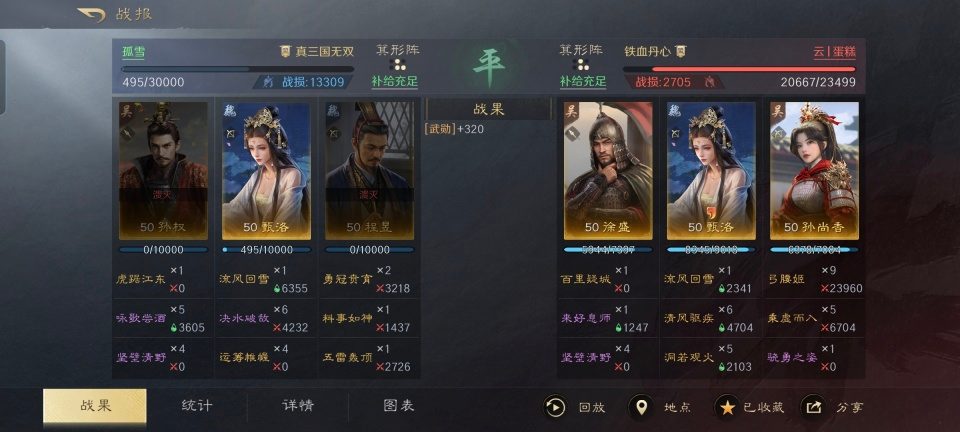Open the 云|蛋糕 alliance link
Image resolution: width=960 pixels, height=432 pixels.
tap(833, 52)
